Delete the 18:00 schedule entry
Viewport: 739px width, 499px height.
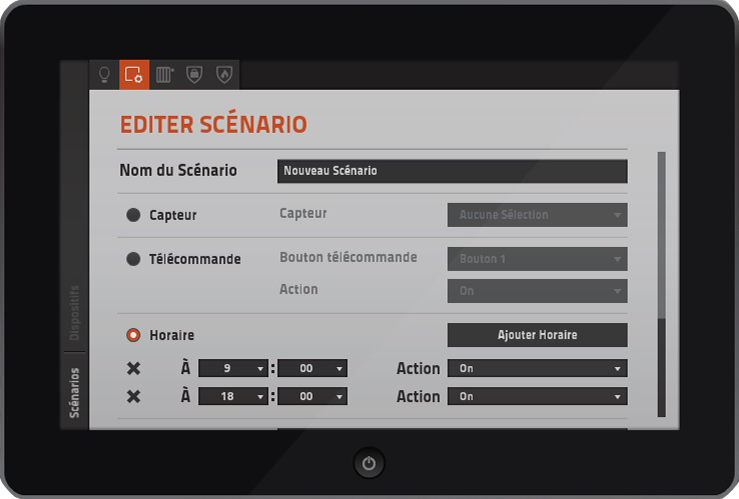134,397
